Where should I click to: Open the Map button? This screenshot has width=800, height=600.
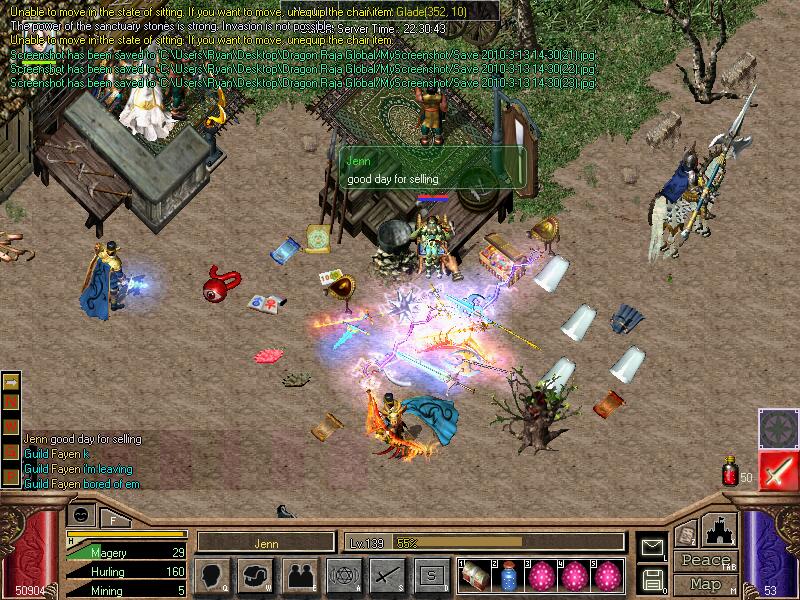705,584
